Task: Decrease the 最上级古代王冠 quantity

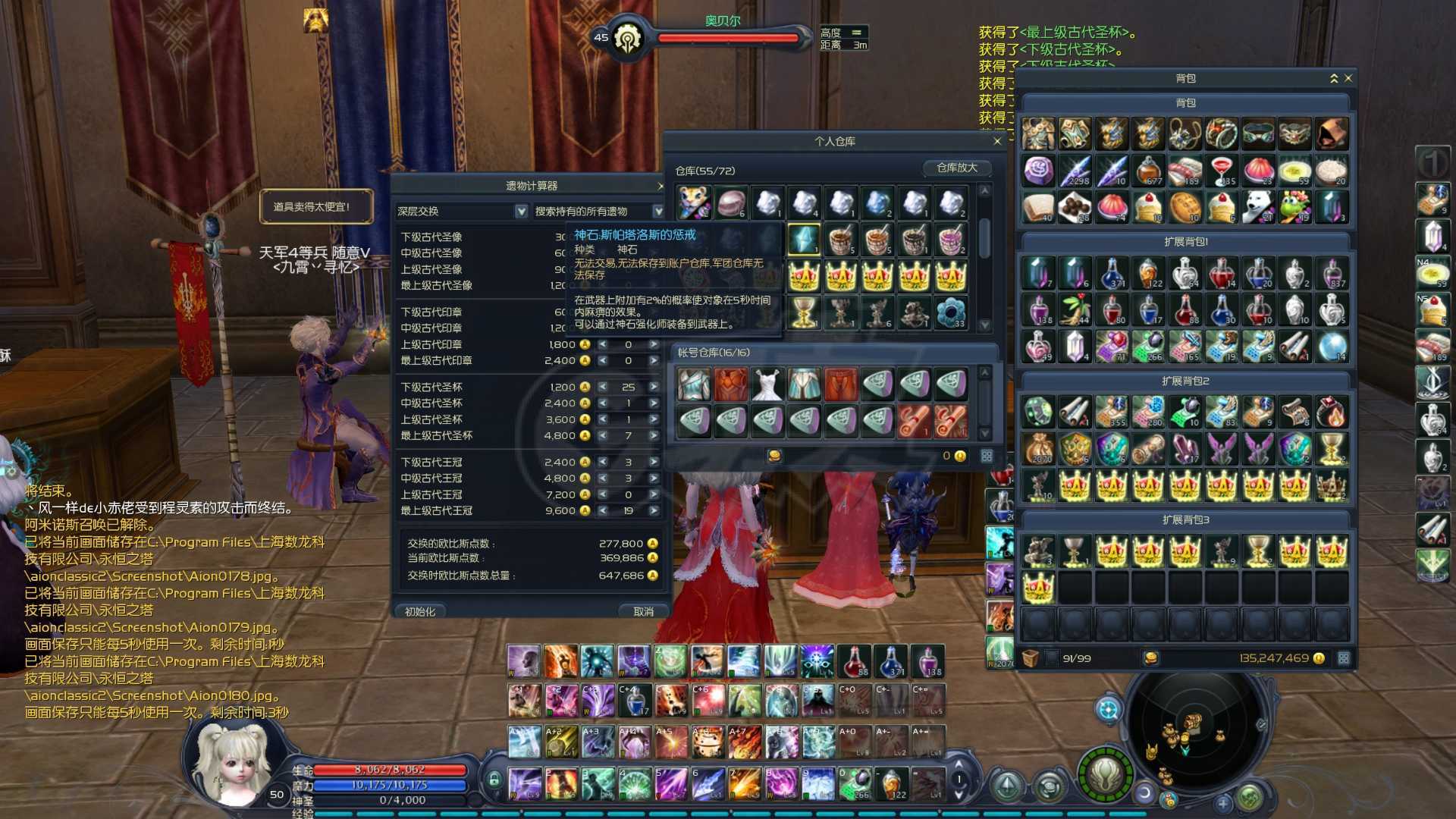Action: click(603, 511)
